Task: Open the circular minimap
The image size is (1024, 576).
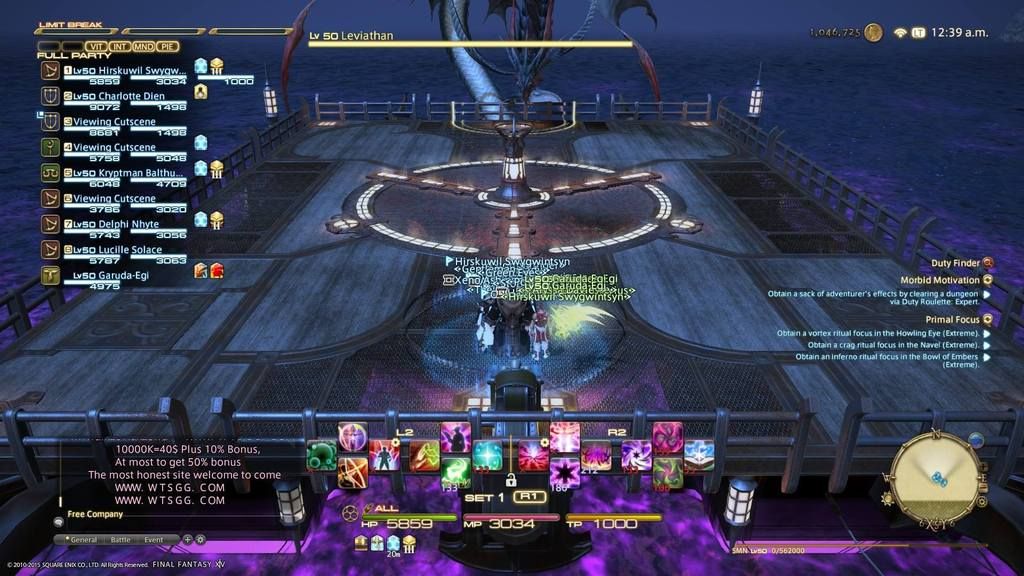Action: tap(935, 477)
